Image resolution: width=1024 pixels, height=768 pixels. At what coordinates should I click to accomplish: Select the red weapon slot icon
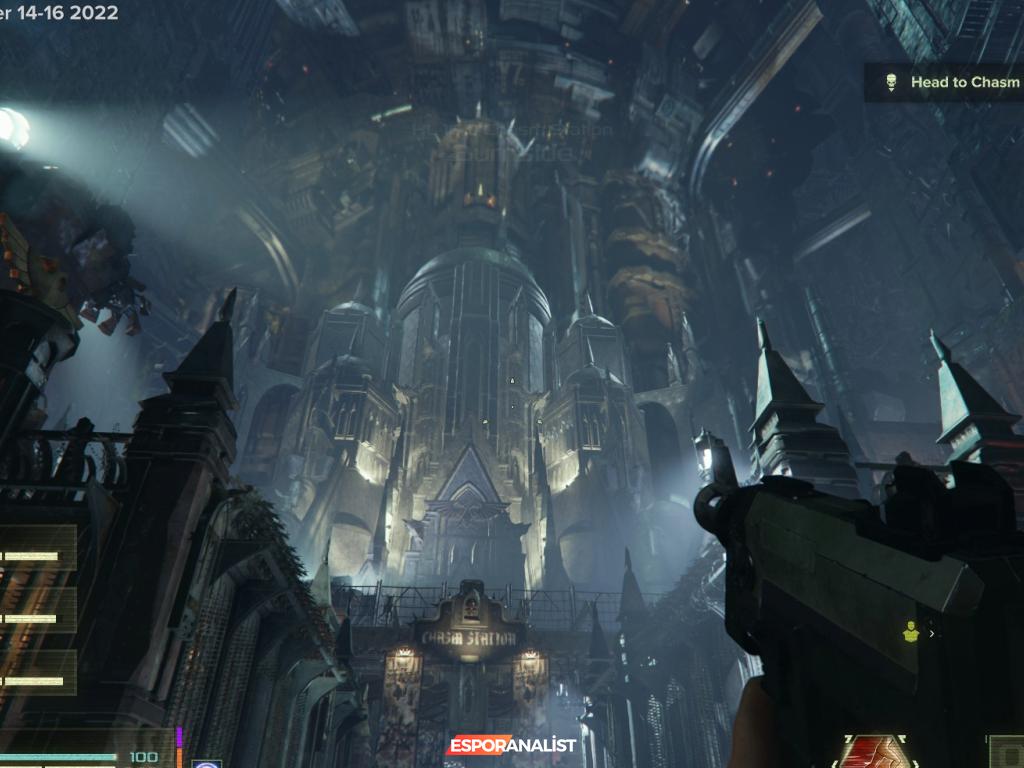[876, 753]
